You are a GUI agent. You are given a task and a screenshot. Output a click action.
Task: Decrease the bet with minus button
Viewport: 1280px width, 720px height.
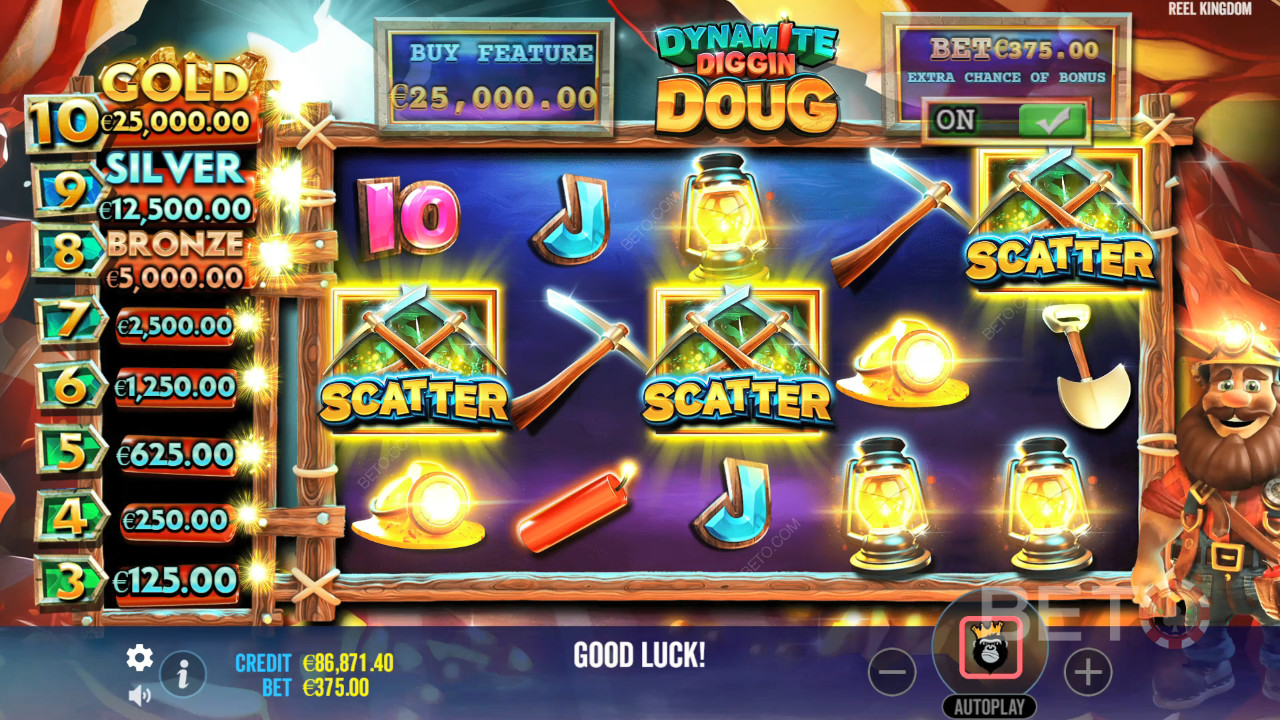[x=892, y=673]
